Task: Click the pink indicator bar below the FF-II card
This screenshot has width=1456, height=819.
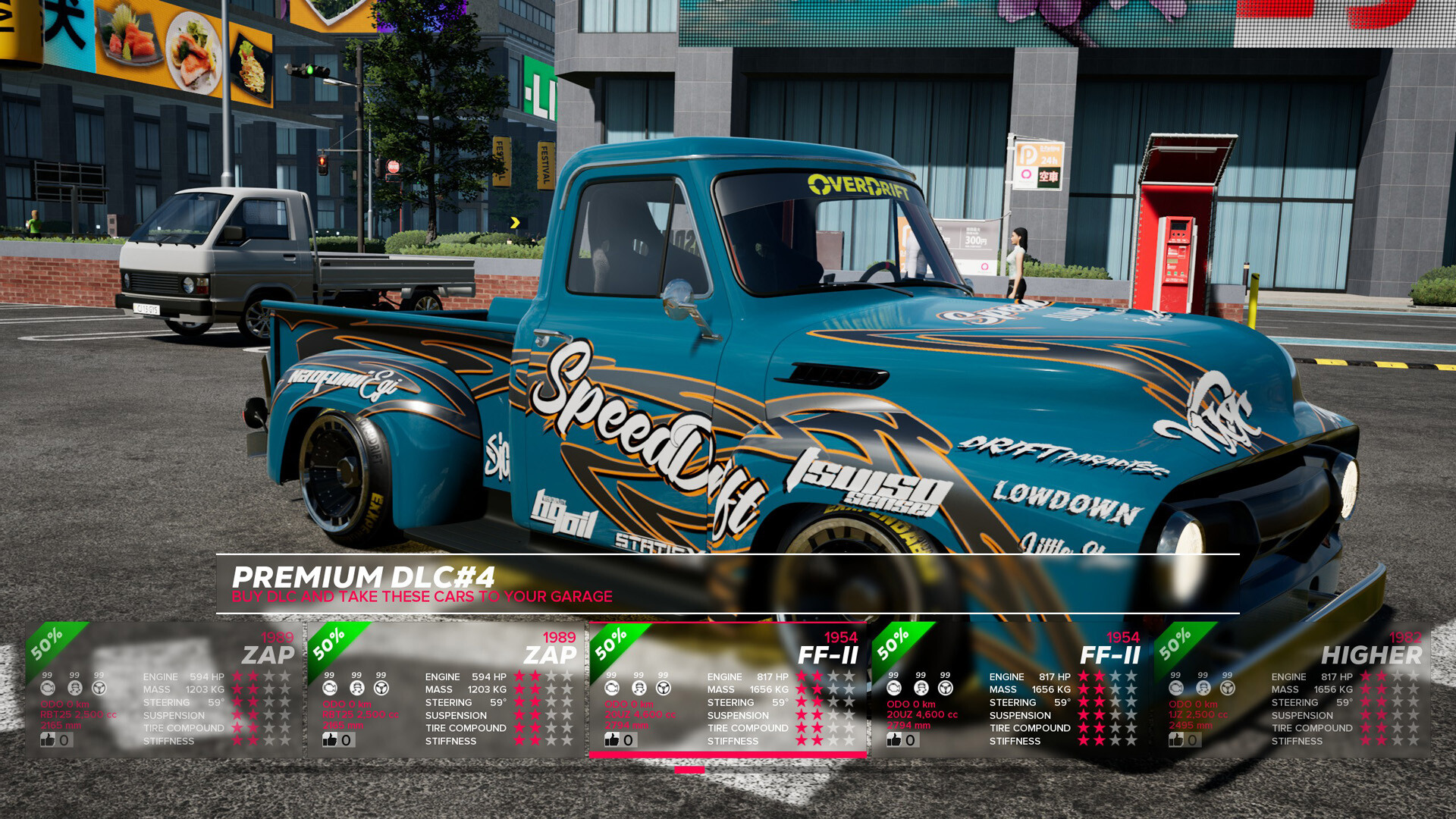Action: pos(690,769)
